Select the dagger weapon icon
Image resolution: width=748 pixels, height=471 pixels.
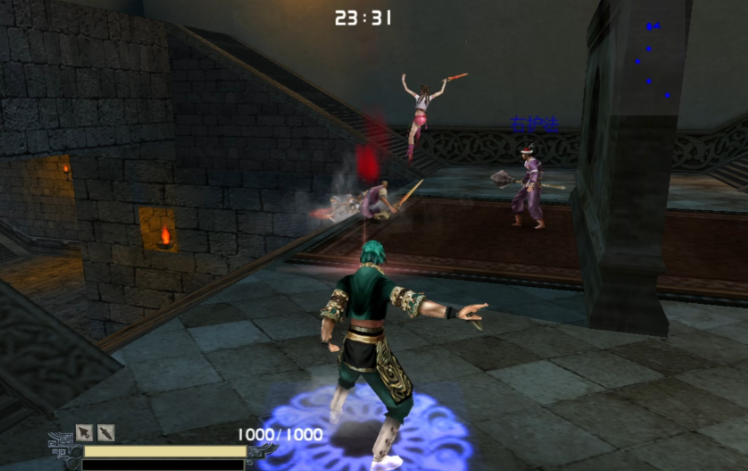(105, 433)
